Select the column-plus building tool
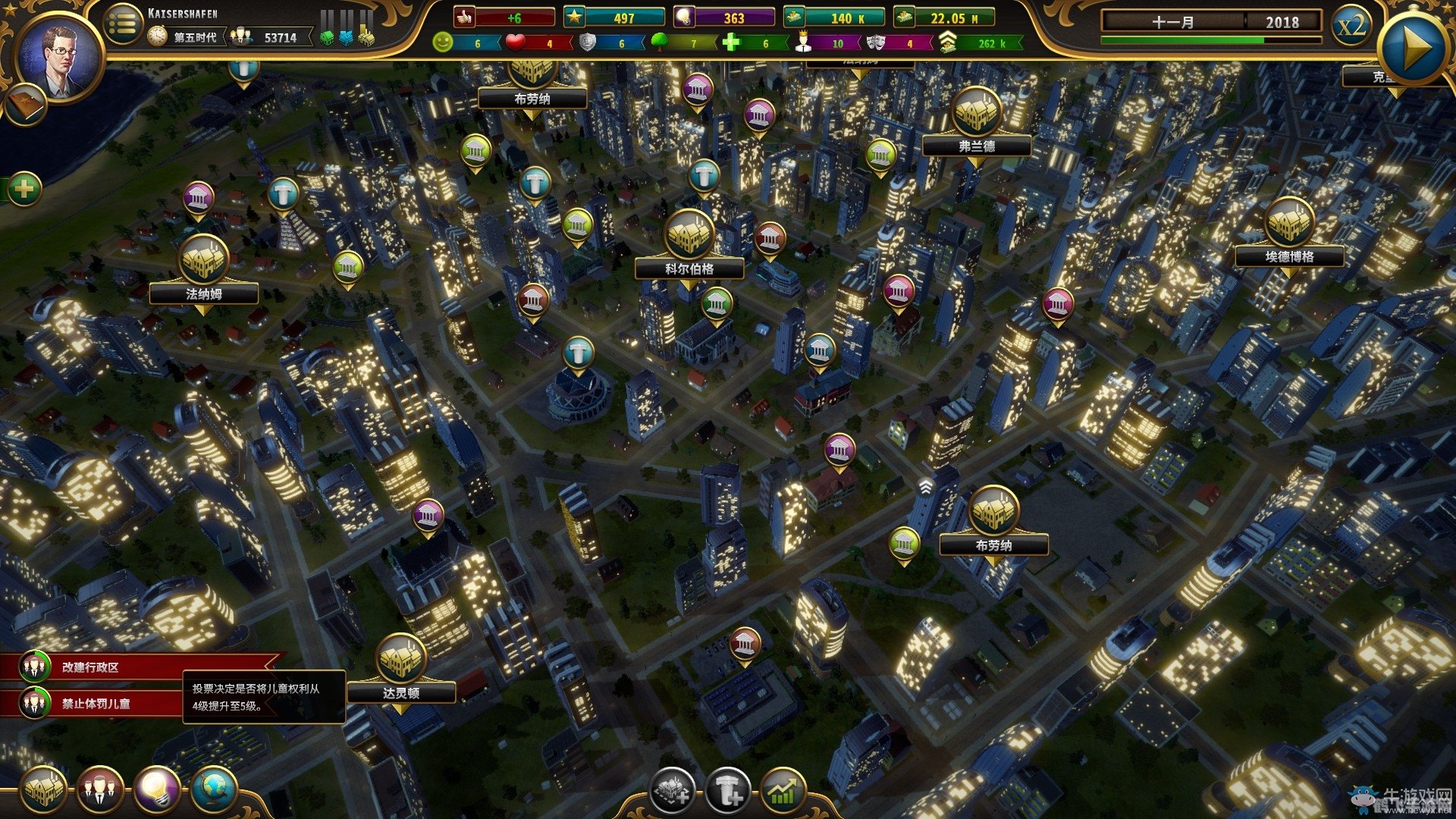The height and width of the screenshot is (819, 1456). click(x=727, y=792)
